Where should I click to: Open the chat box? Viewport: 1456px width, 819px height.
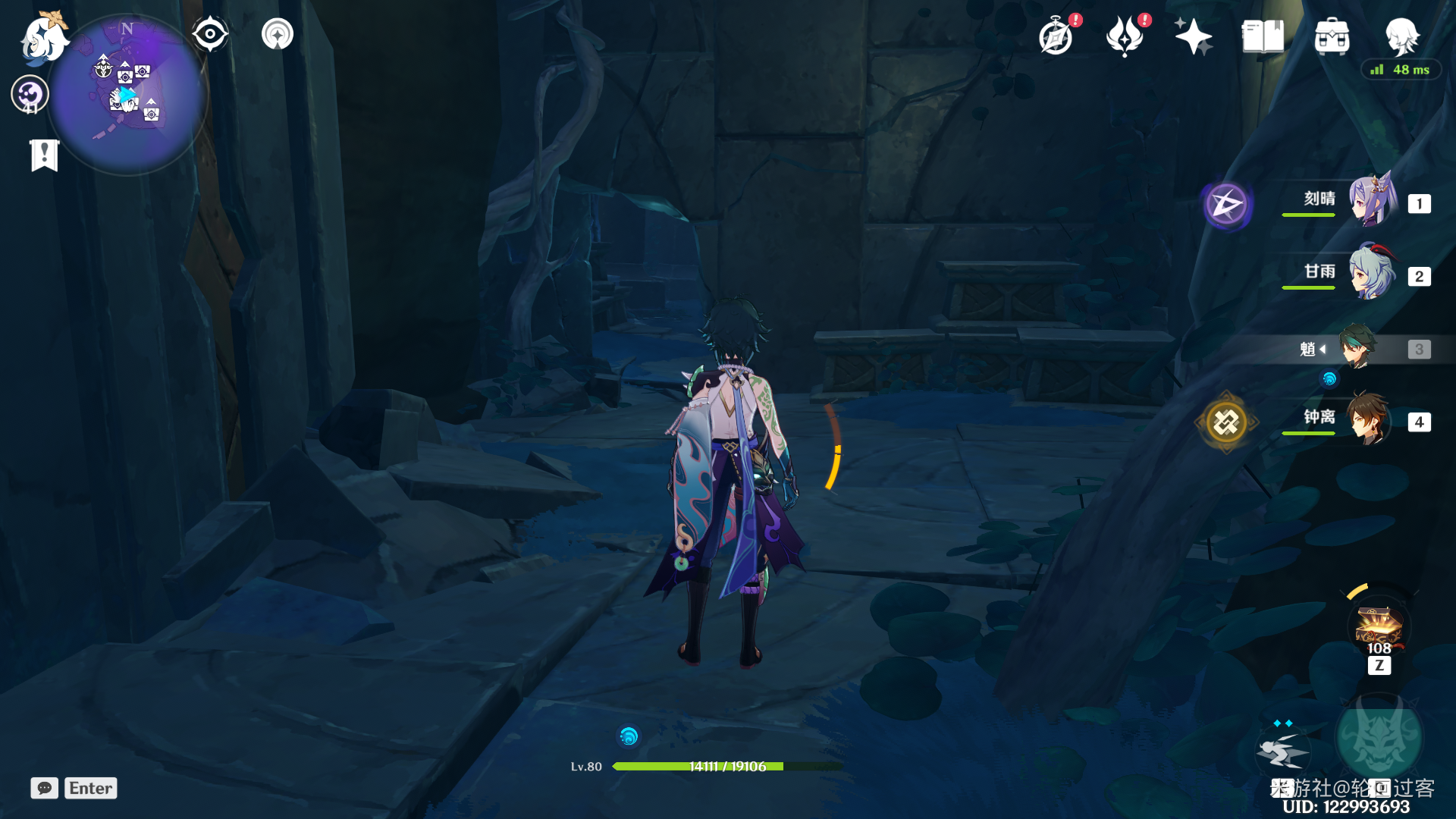45,788
